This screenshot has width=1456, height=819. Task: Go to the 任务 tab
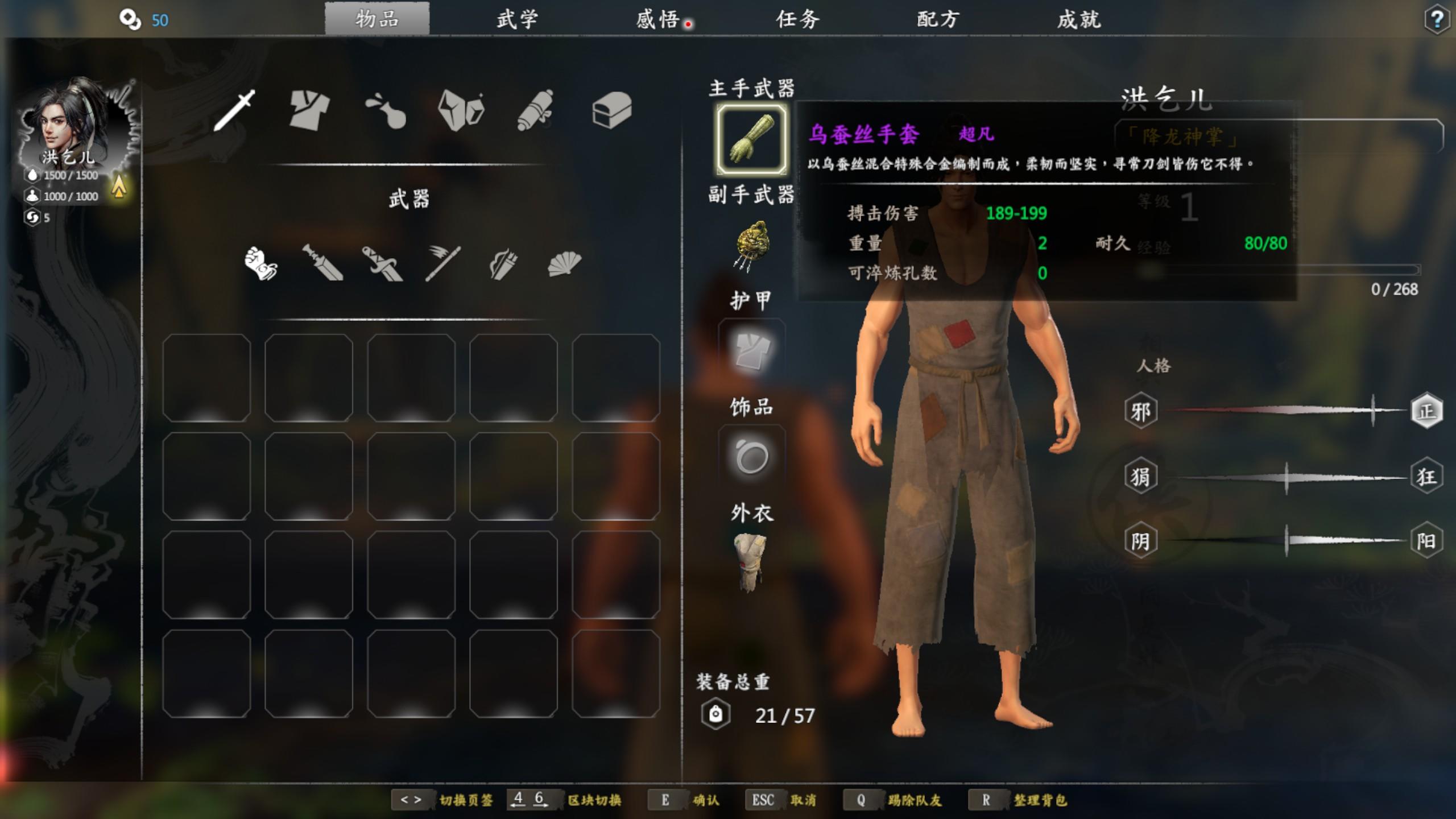pyautogui.click(x=798, y=20)
